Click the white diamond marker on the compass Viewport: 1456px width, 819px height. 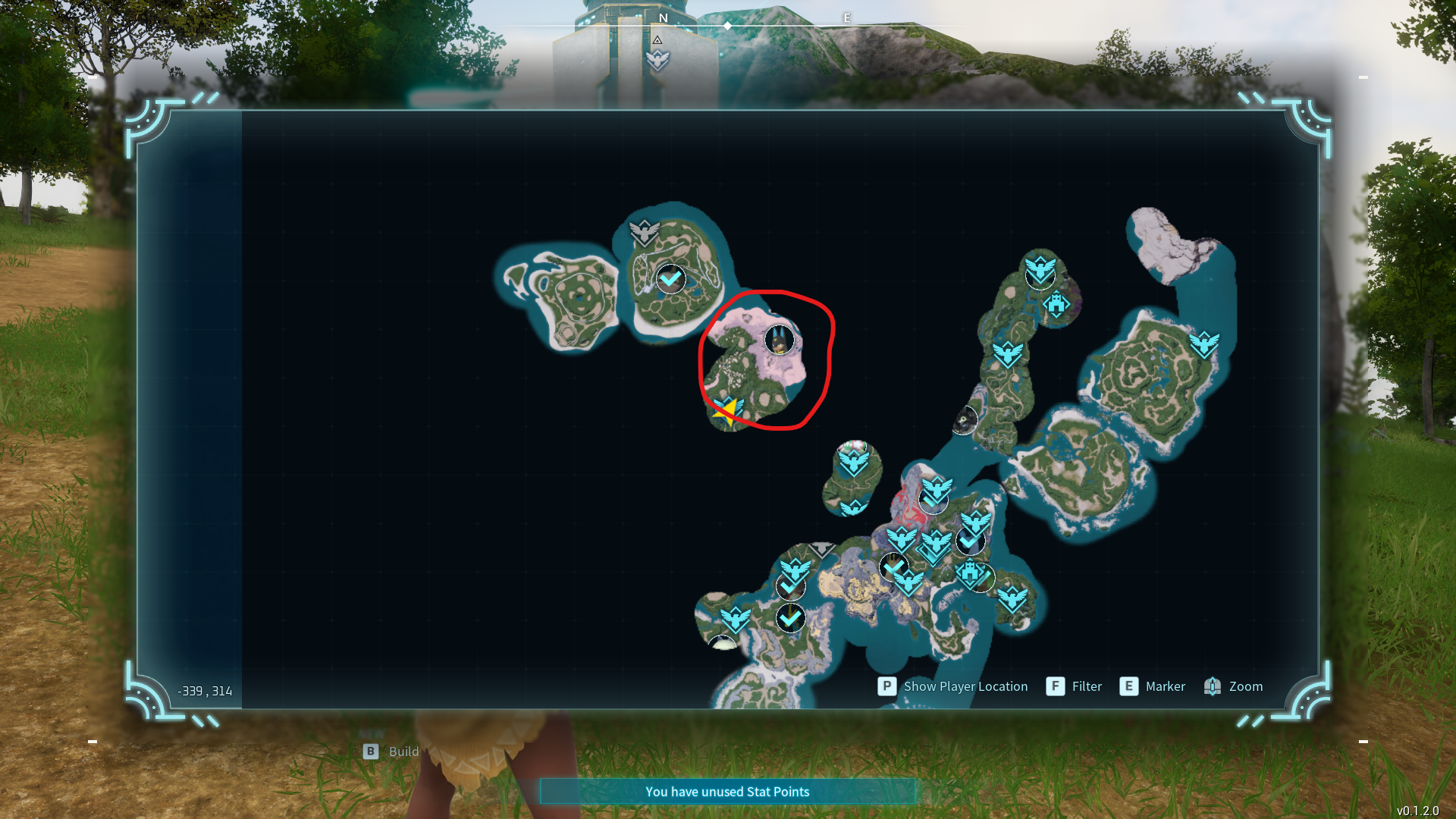(727, 25)
